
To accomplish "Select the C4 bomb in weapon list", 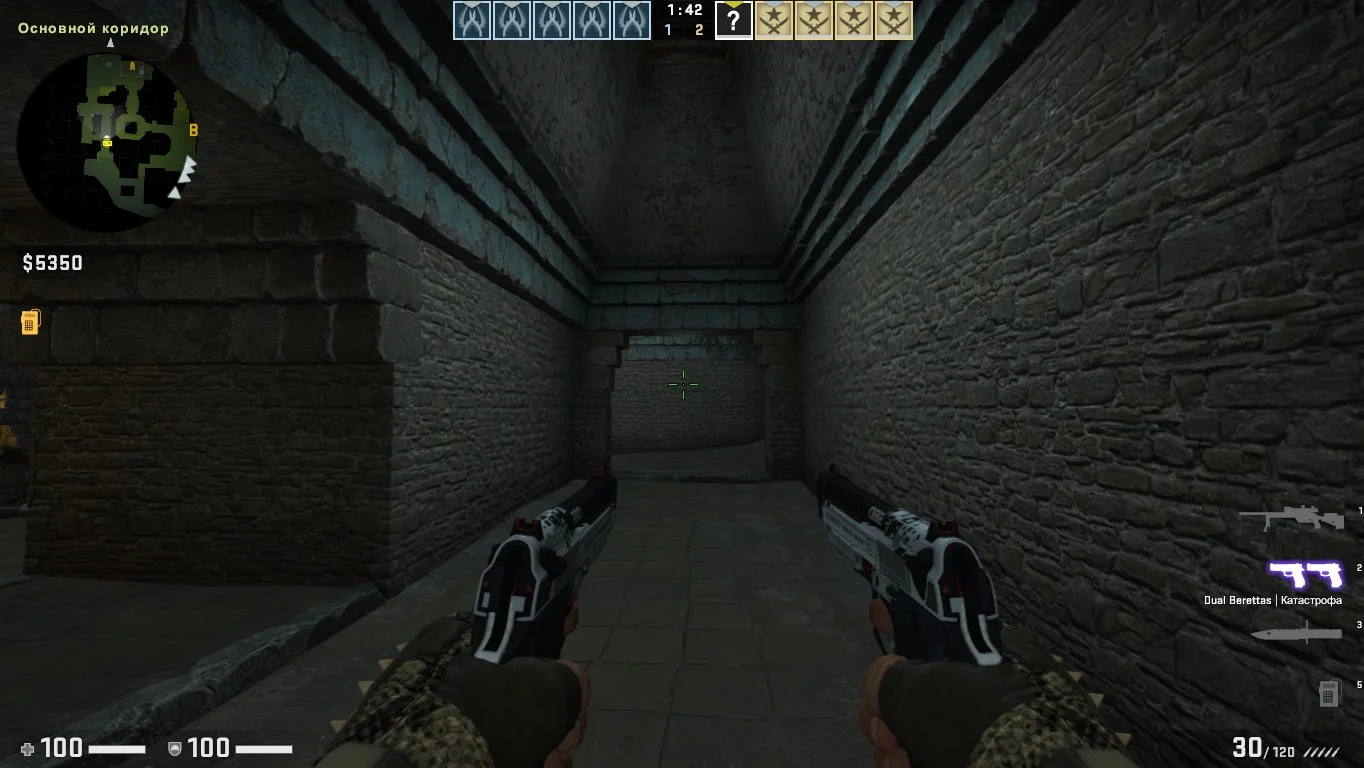I will (x=1328, y=693).
